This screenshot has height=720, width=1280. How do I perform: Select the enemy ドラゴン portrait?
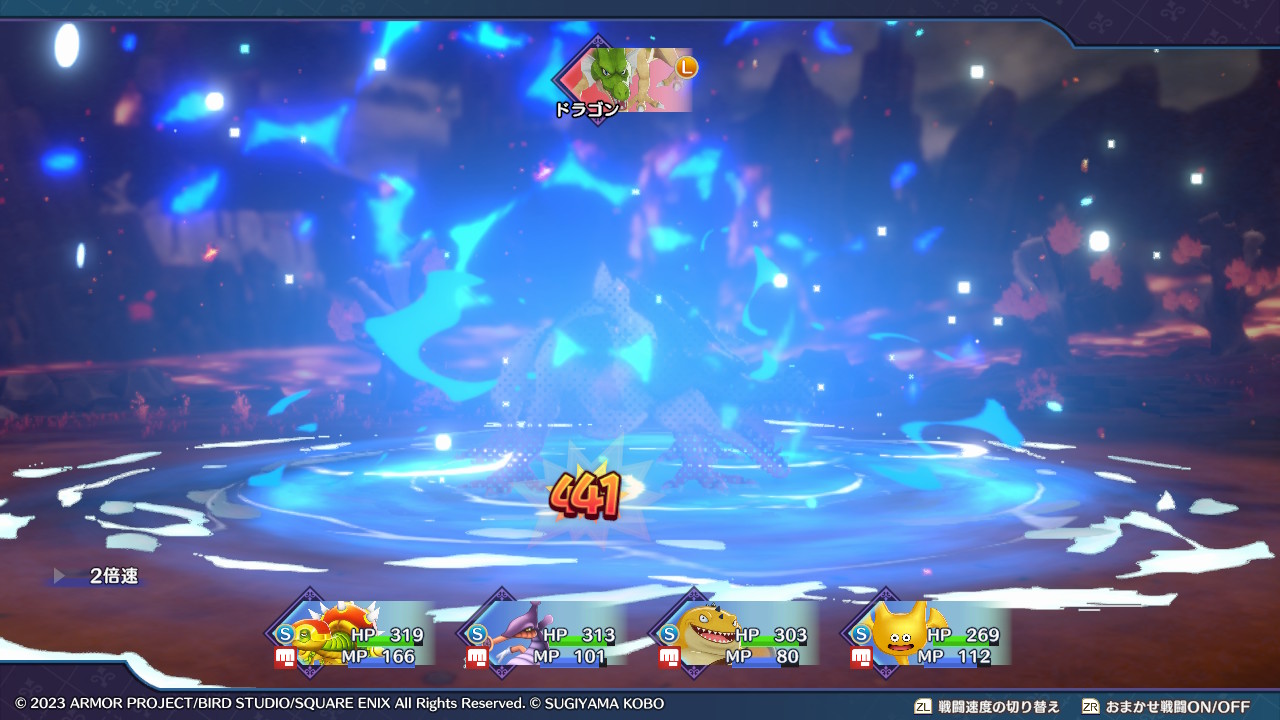click(x=627, y=79)
